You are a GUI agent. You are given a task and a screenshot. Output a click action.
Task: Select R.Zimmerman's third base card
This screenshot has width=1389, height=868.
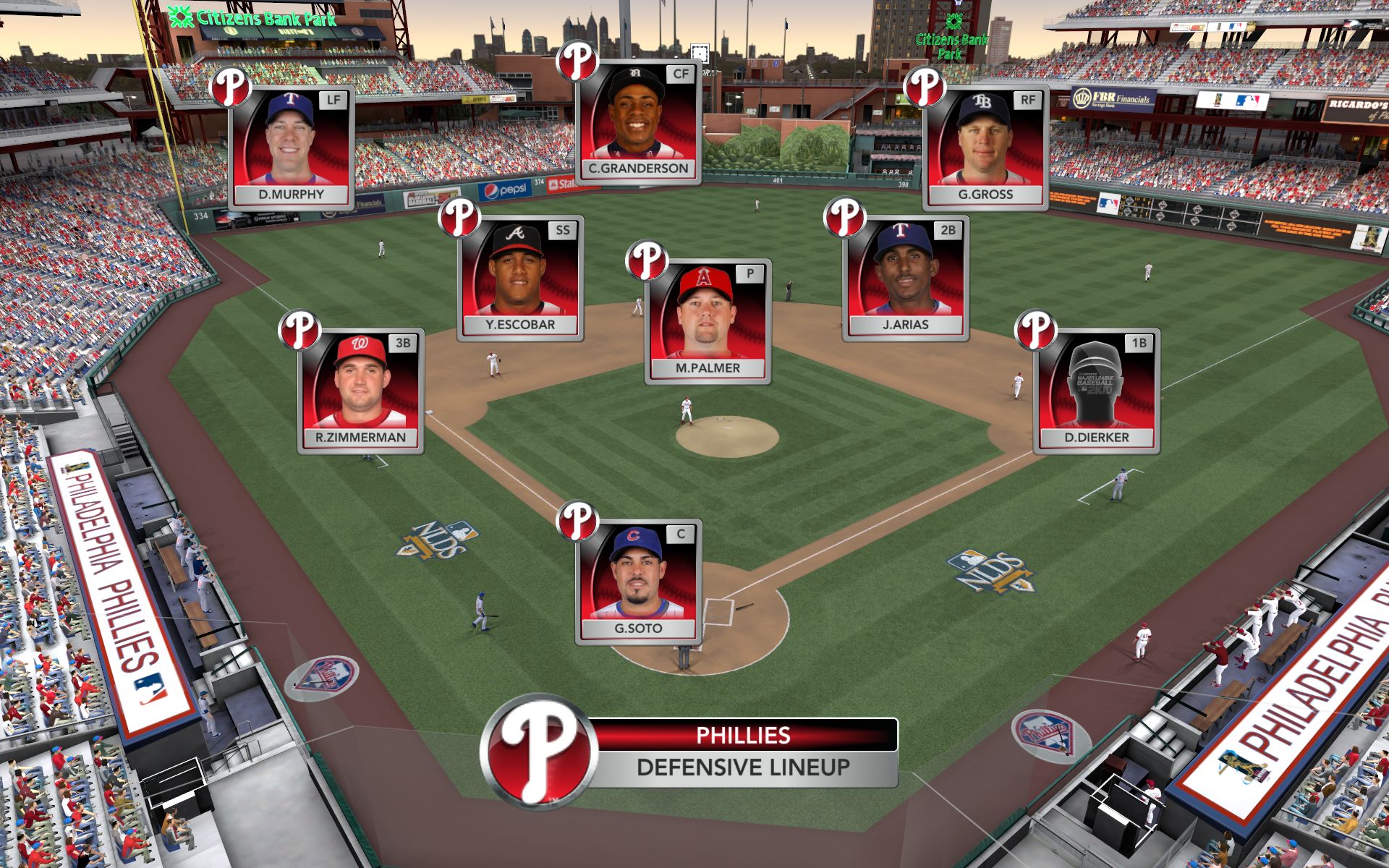361,391
